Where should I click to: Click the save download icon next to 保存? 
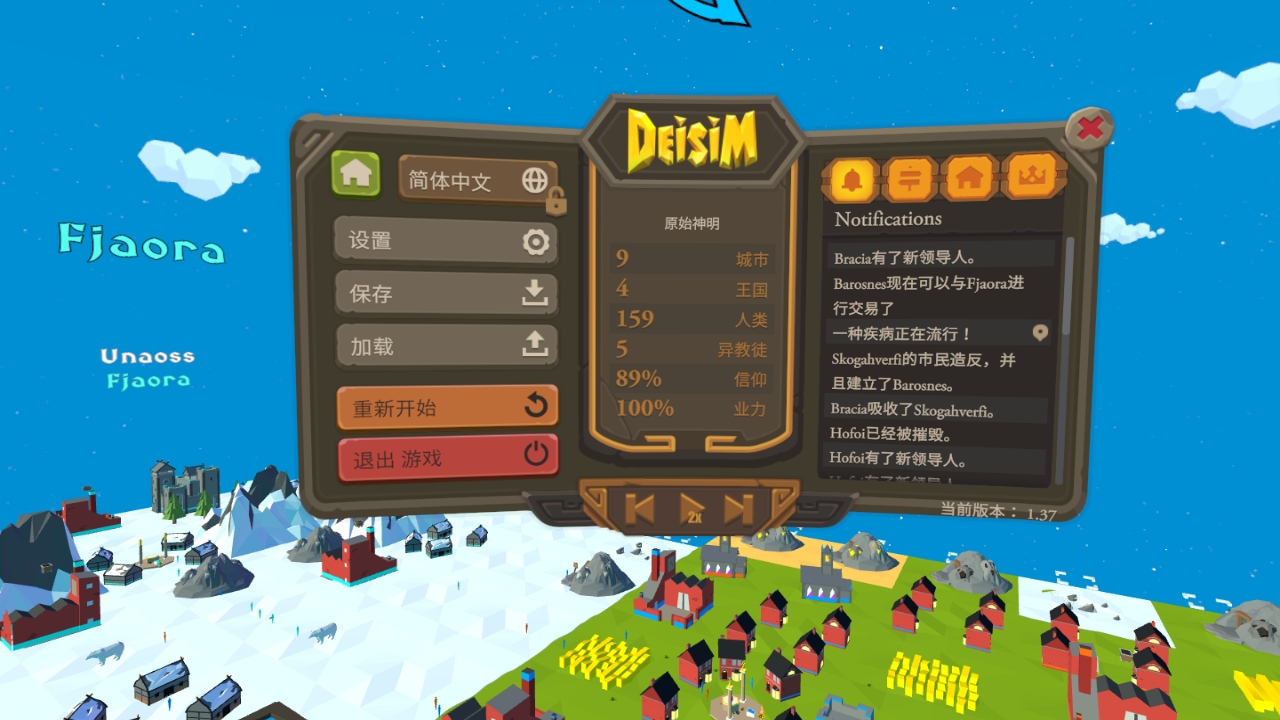(537, 294)
